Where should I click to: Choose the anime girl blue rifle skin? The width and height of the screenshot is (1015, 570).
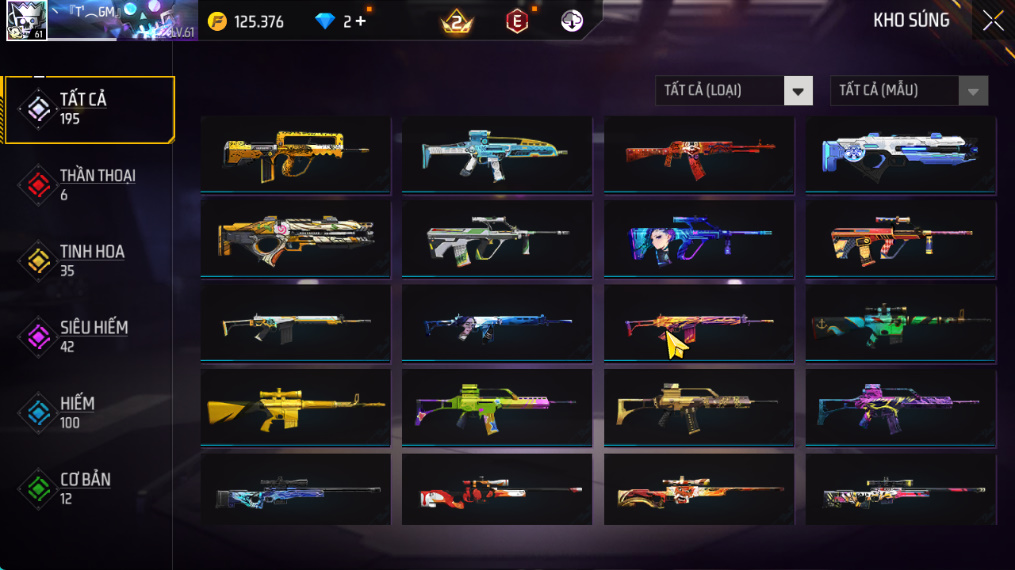(x=699, y=239)
